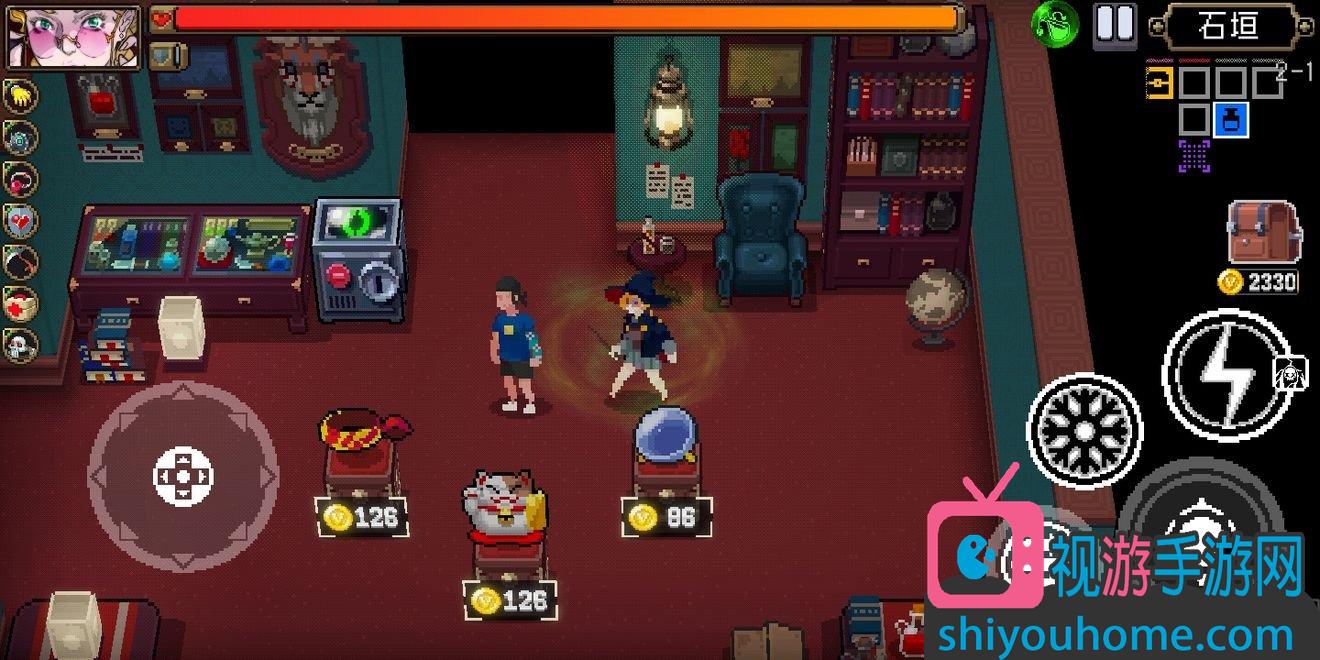Image resolution: width=1320 pixels, height=660 pixels.
Task: Pause the game
Action: tap(1115, 23)
